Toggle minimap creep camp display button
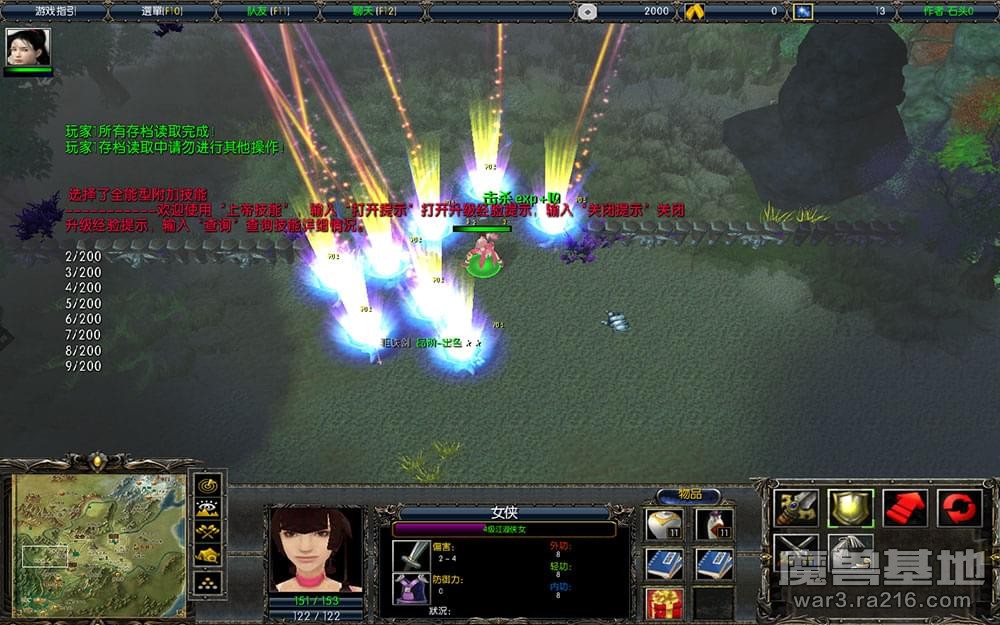Viewport: 1000px width, 625px height. point(208,556)
